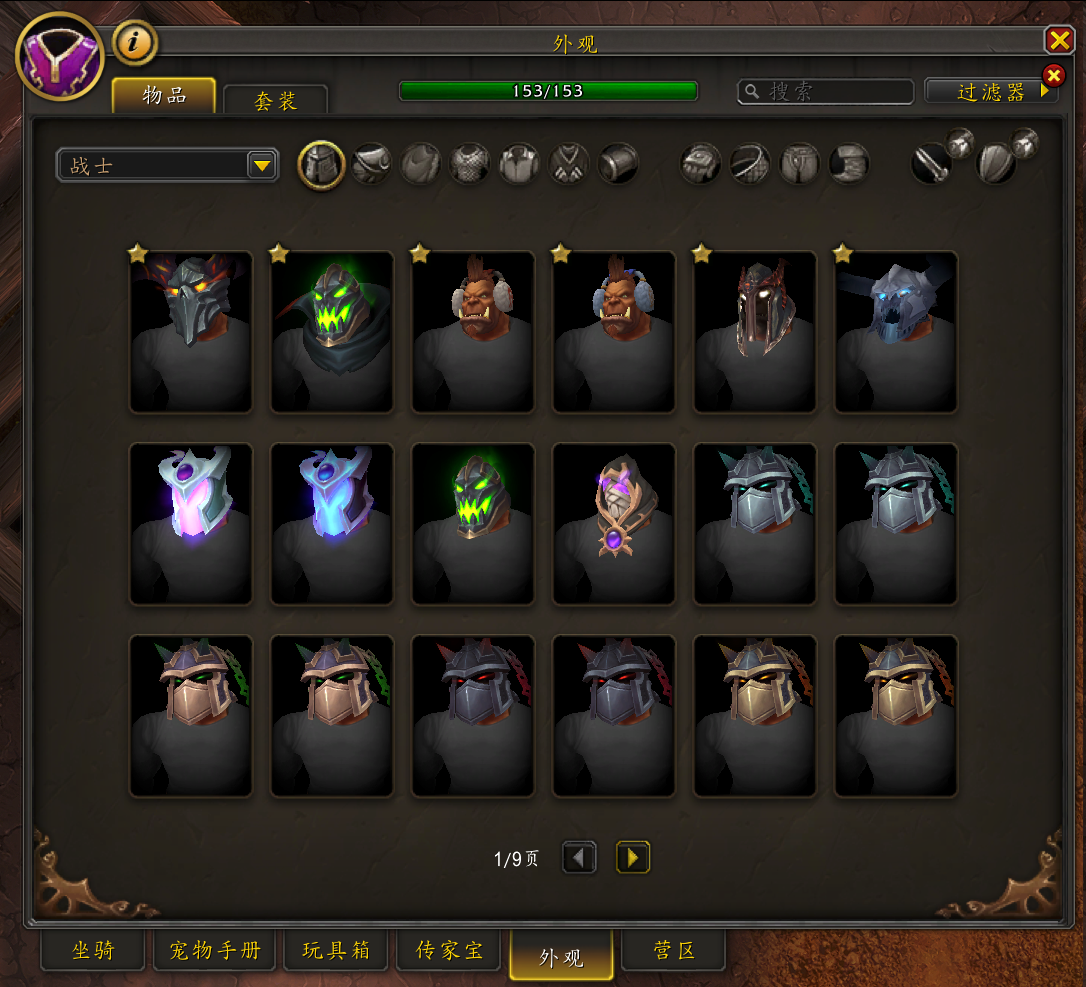Switch to the 宠物手册 pet journal tab

point(215,951)
